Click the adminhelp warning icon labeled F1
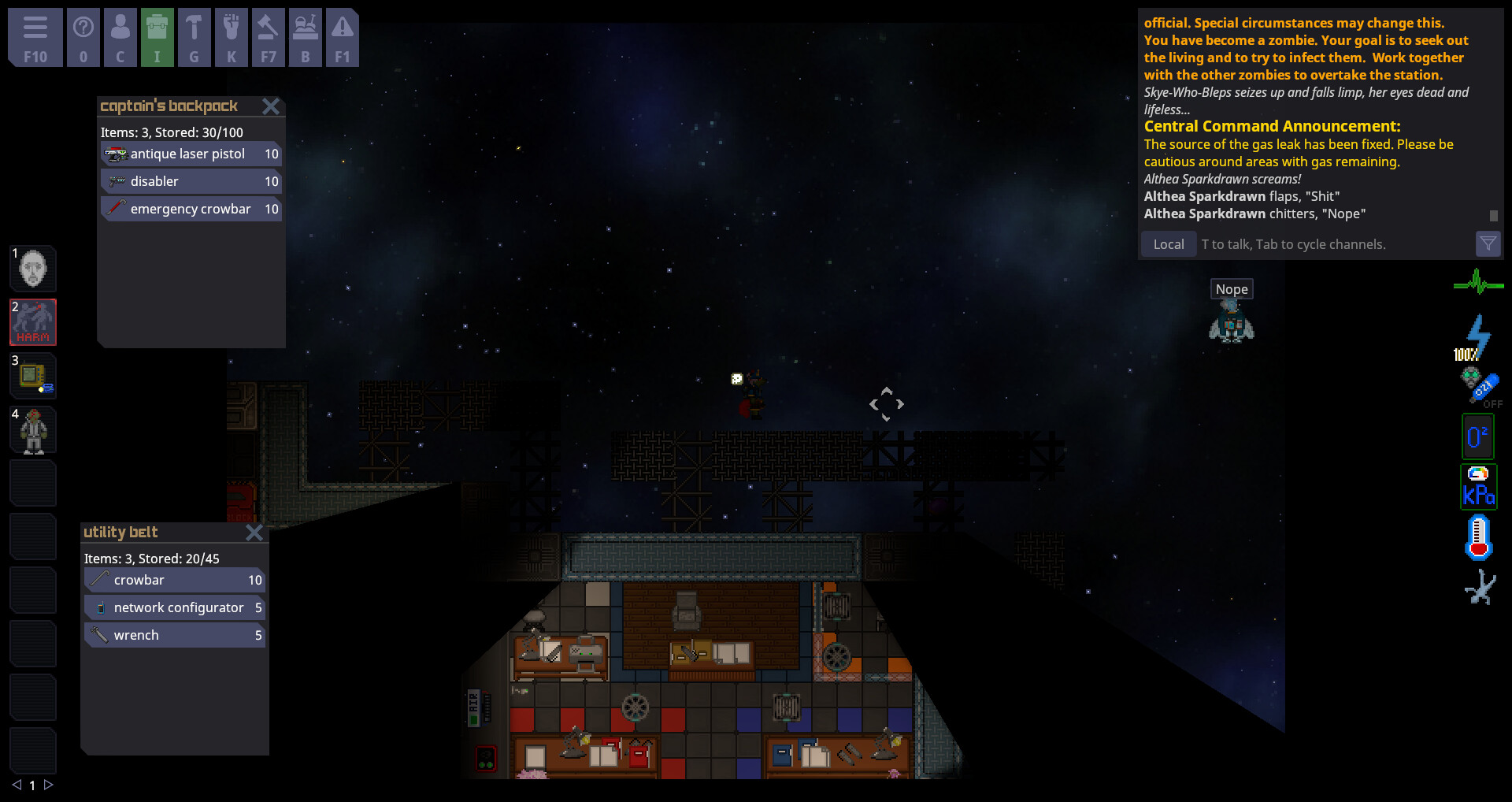The width and height of the screenshot is (1512, 802). click(x=343, y=37)
